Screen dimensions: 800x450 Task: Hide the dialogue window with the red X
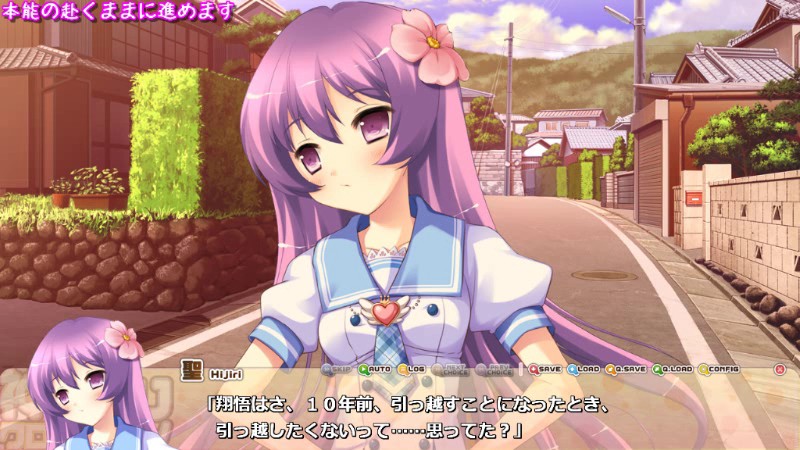780,369
